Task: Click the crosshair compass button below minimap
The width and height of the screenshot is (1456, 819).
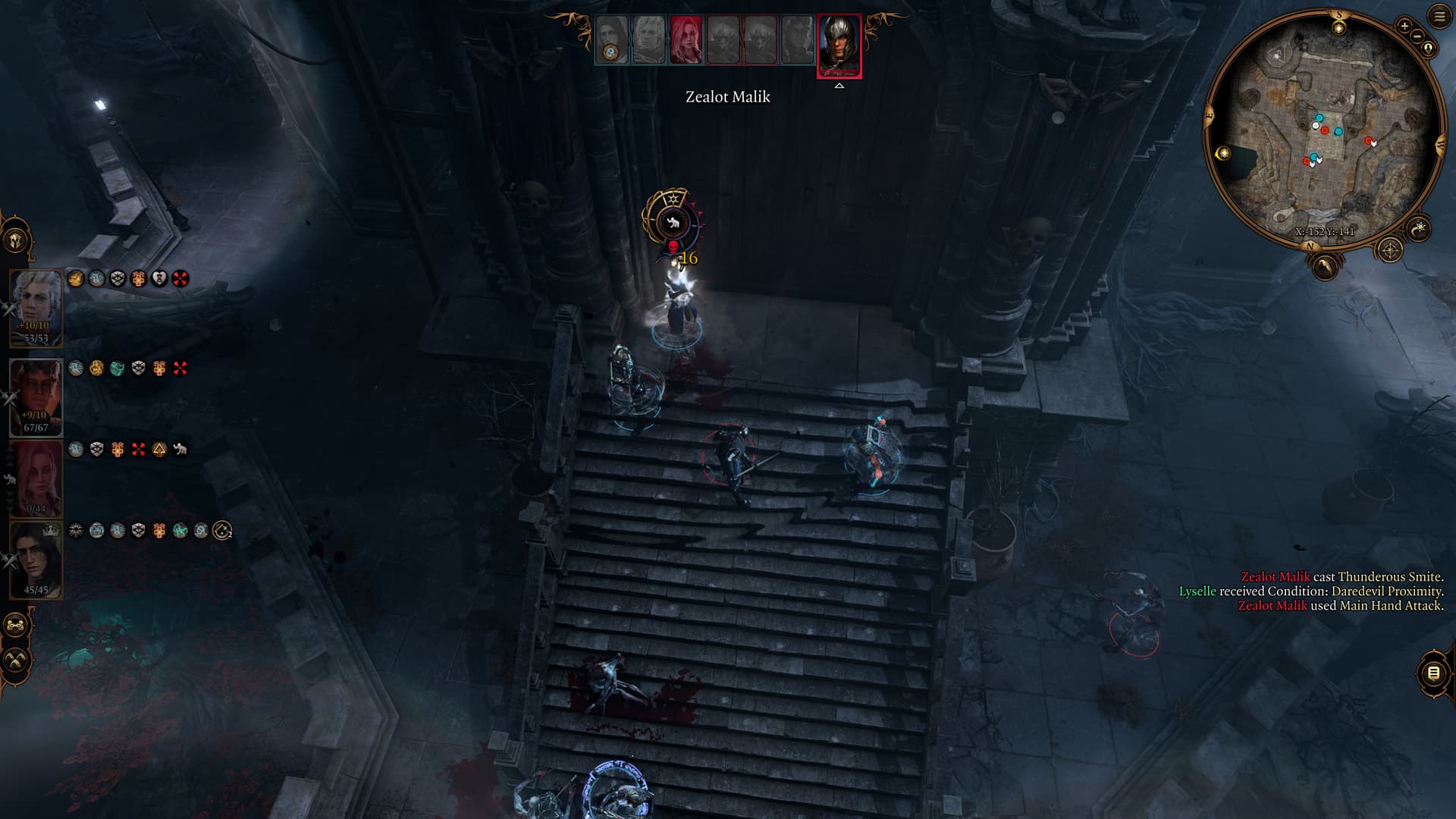Action: tap(1389, 249)
